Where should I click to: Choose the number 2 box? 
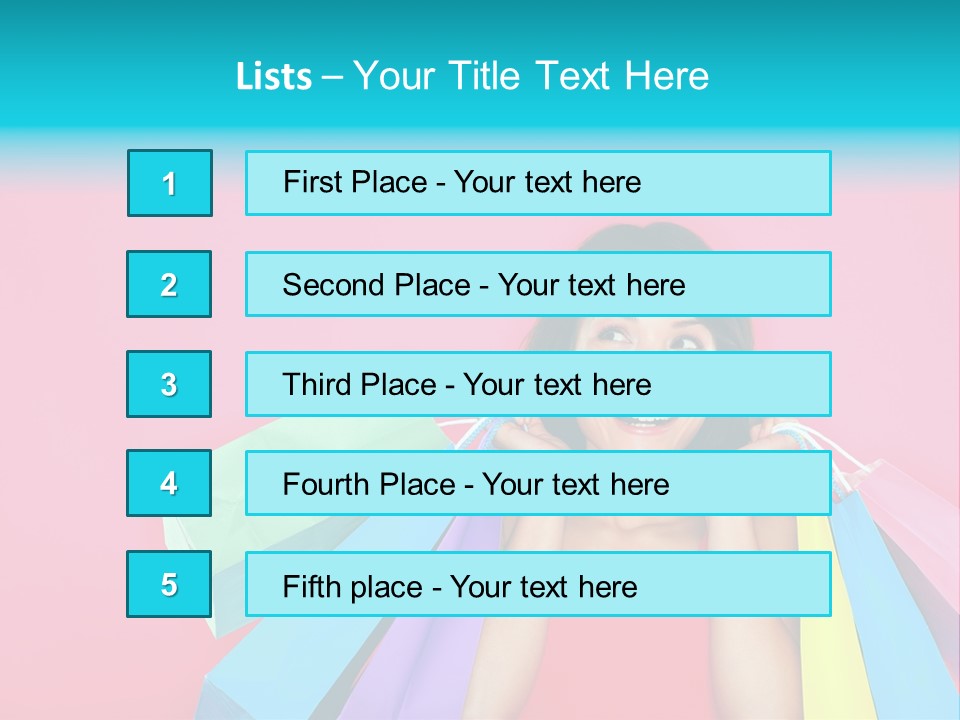pos(170,284)
